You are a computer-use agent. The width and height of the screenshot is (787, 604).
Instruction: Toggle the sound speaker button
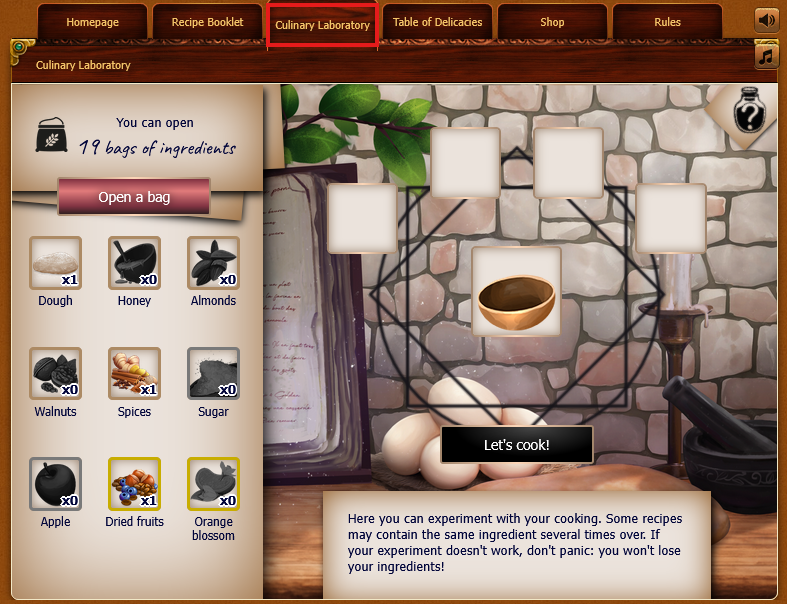pyautogui.click(x=767, y=20)
